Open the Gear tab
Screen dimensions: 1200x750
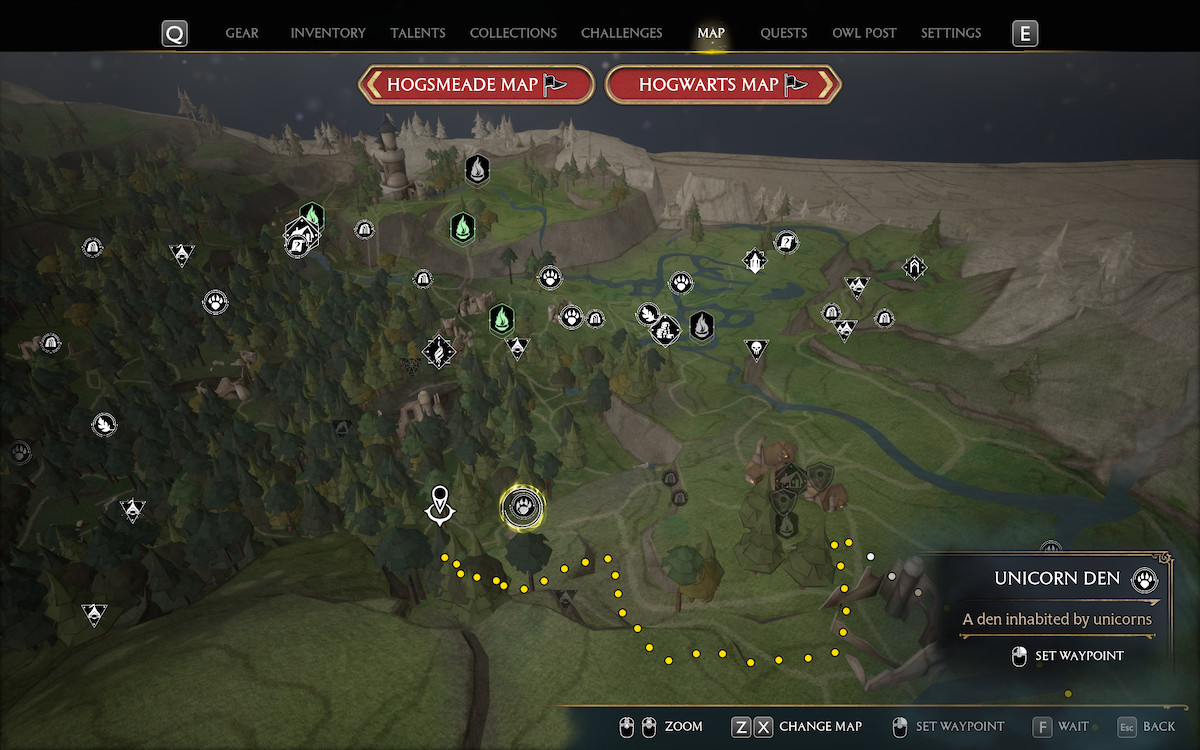pos(242,33)
